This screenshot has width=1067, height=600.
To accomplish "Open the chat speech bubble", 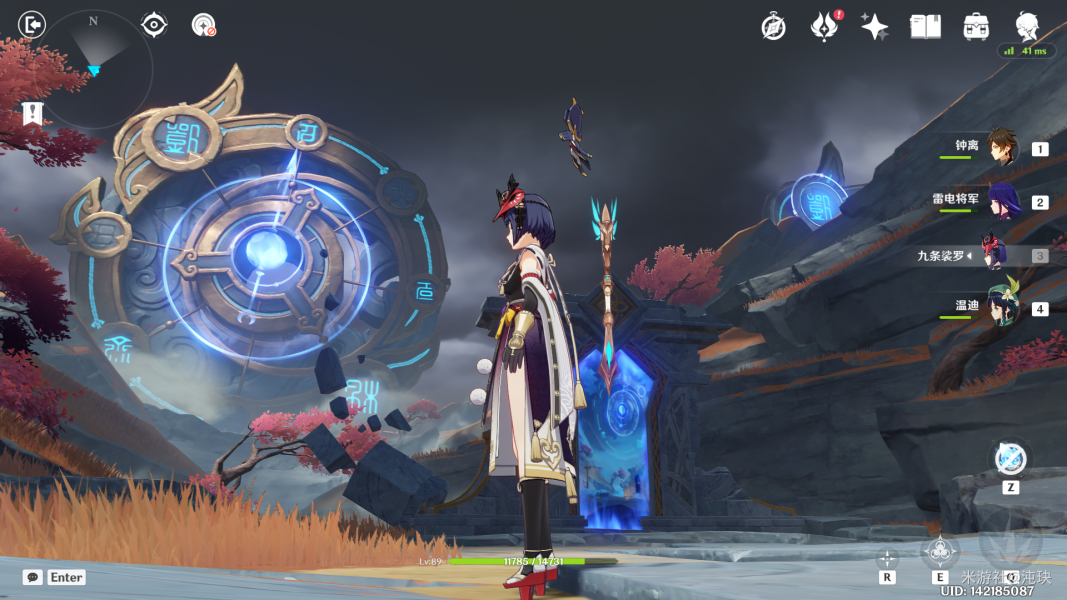I will tap(33, 577).
